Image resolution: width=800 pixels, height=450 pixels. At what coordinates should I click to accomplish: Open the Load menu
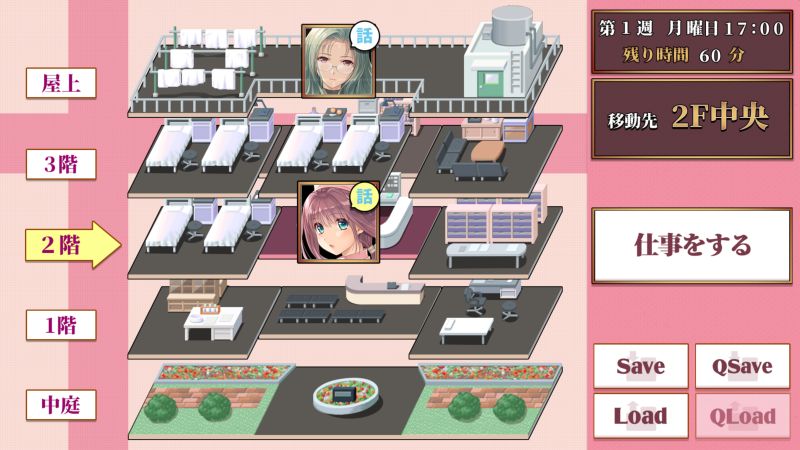pyautogui.click(x=641, y=415)
